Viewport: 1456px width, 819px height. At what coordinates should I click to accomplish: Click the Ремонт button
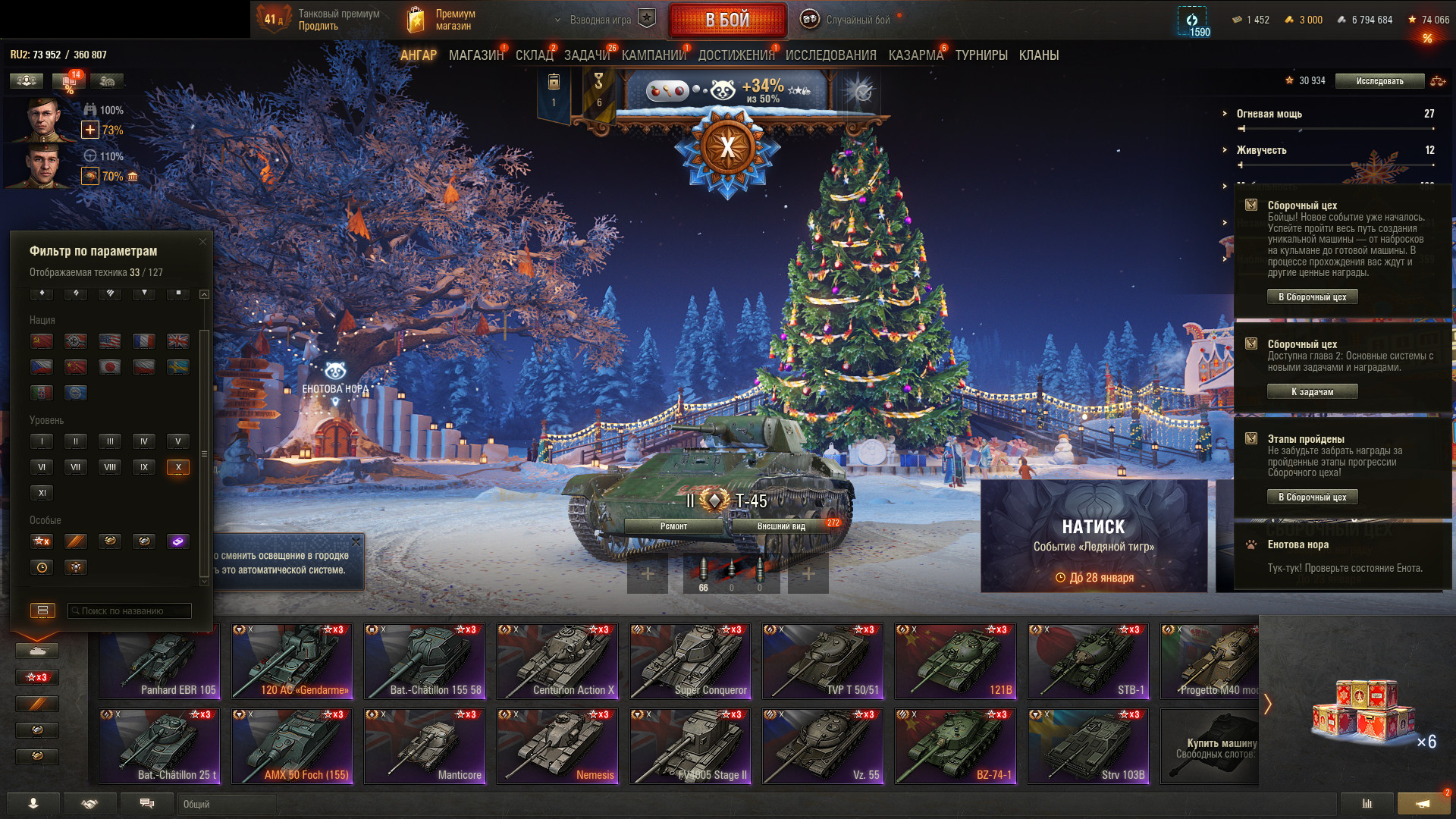(673, 526)
